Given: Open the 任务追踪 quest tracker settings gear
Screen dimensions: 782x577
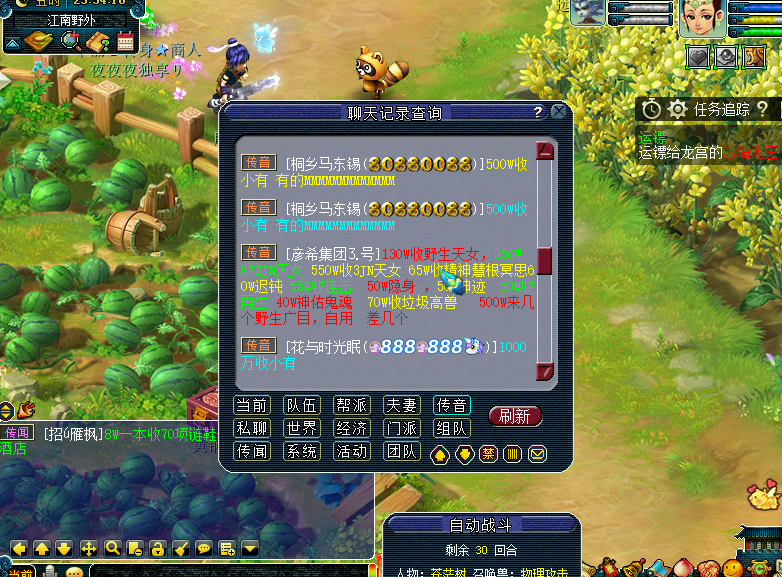Looking at the screenshot, I should [x=678, y=109].
